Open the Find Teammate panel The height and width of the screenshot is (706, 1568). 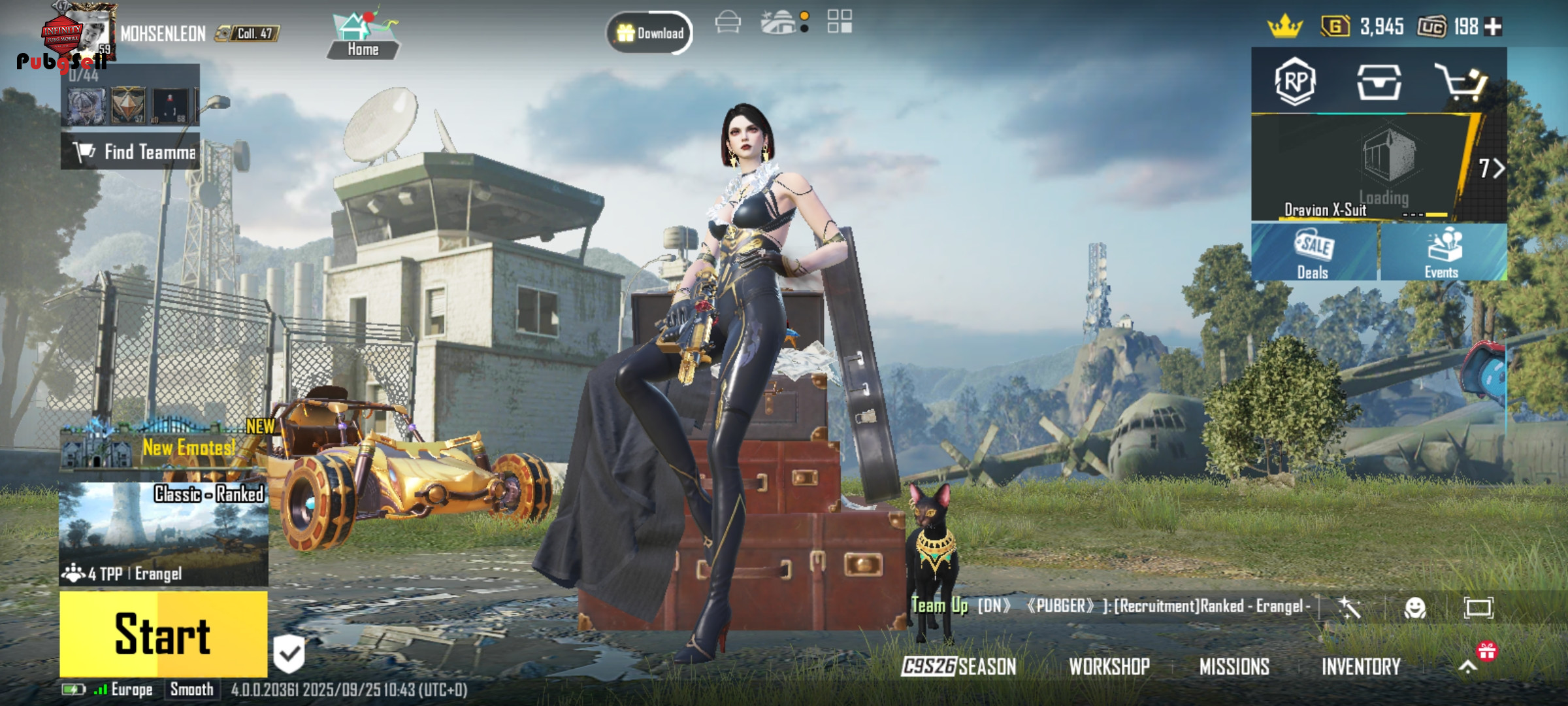[x=131, y=152]
